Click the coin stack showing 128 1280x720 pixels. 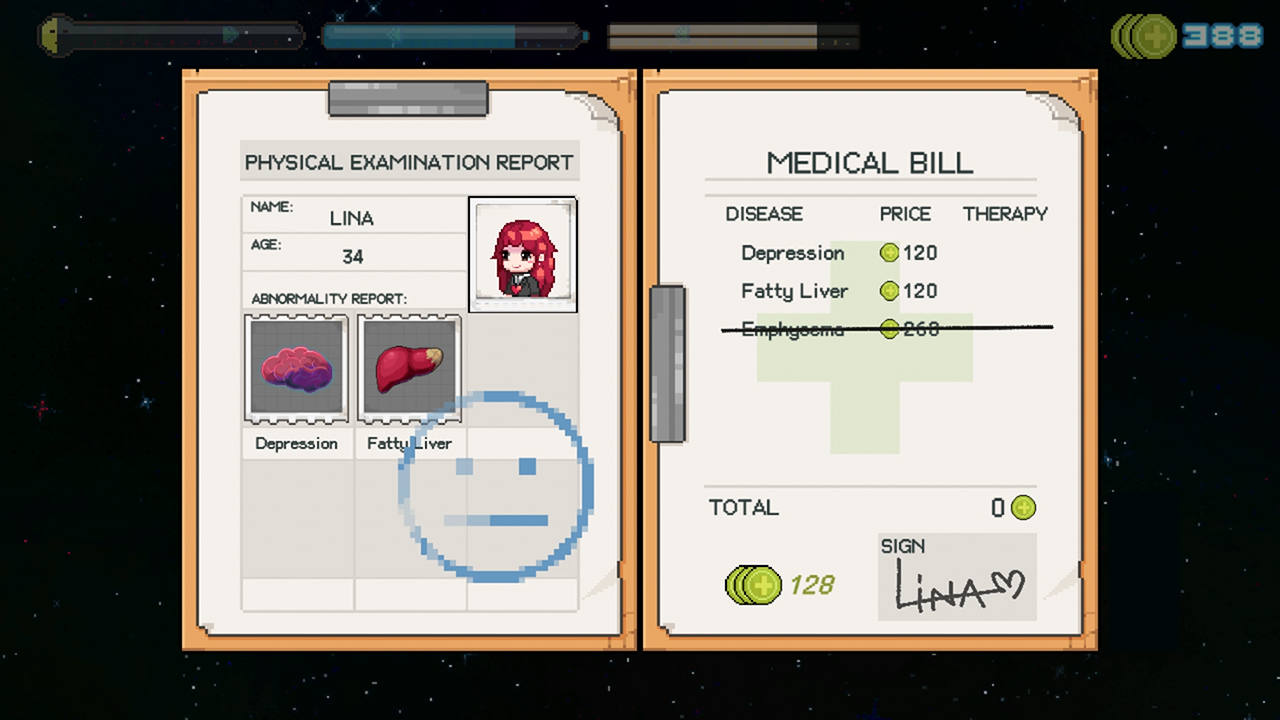click(x=753, y=585)
